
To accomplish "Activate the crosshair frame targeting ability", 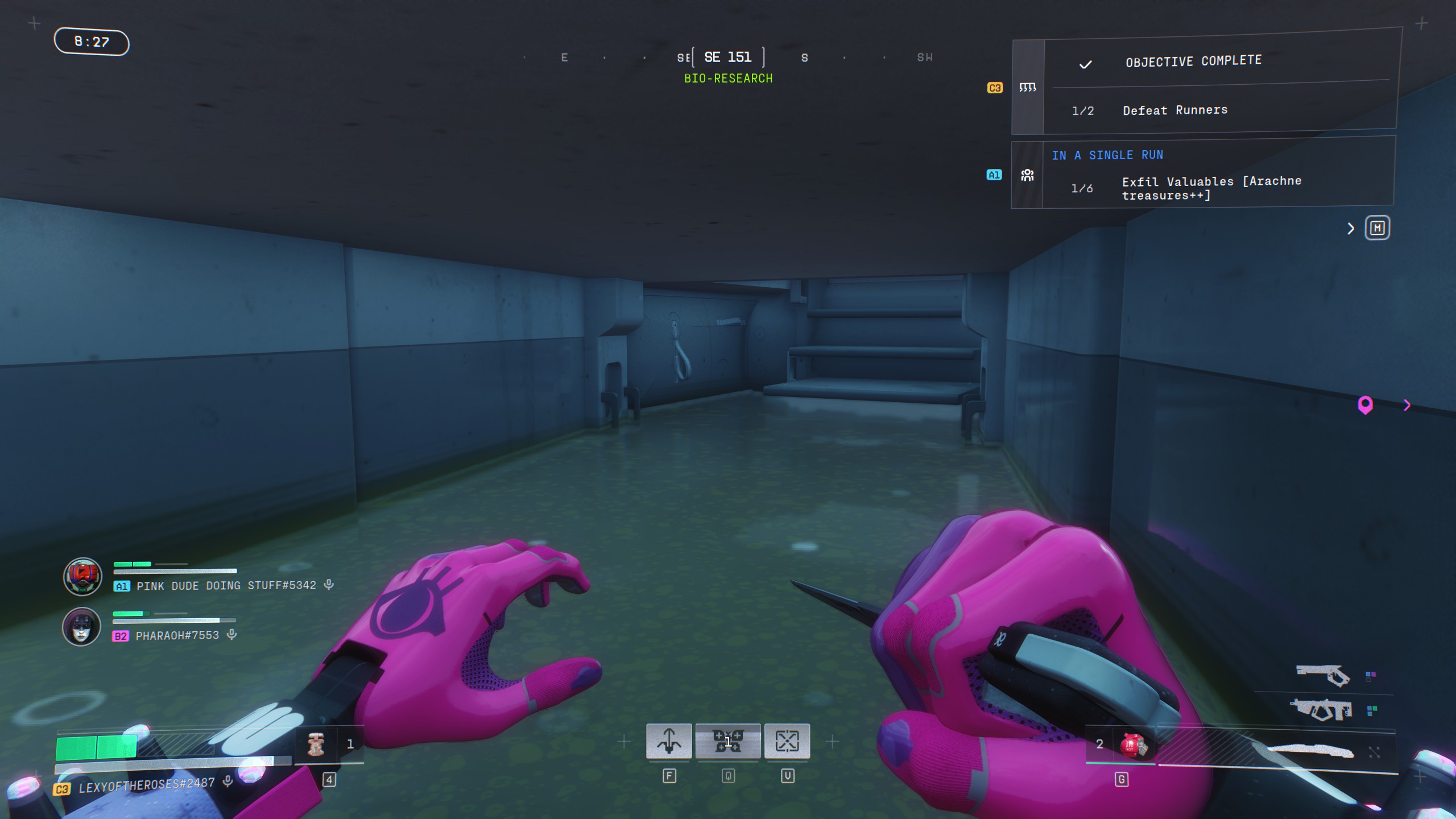I will (787, 741).
